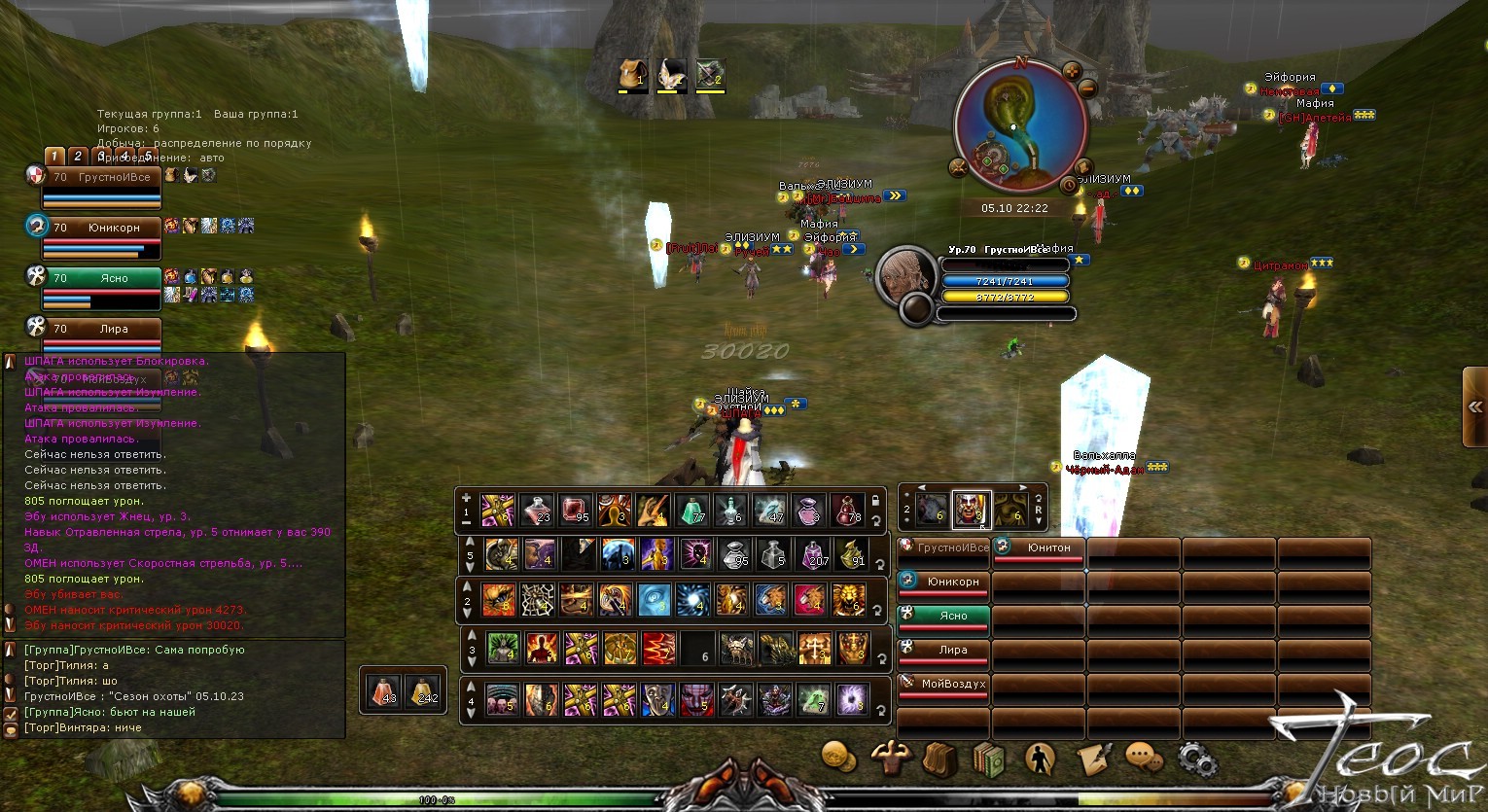Select Ясно in the left party list
The height and width of the screenshot is (812, 1488).
click(102, 278)
